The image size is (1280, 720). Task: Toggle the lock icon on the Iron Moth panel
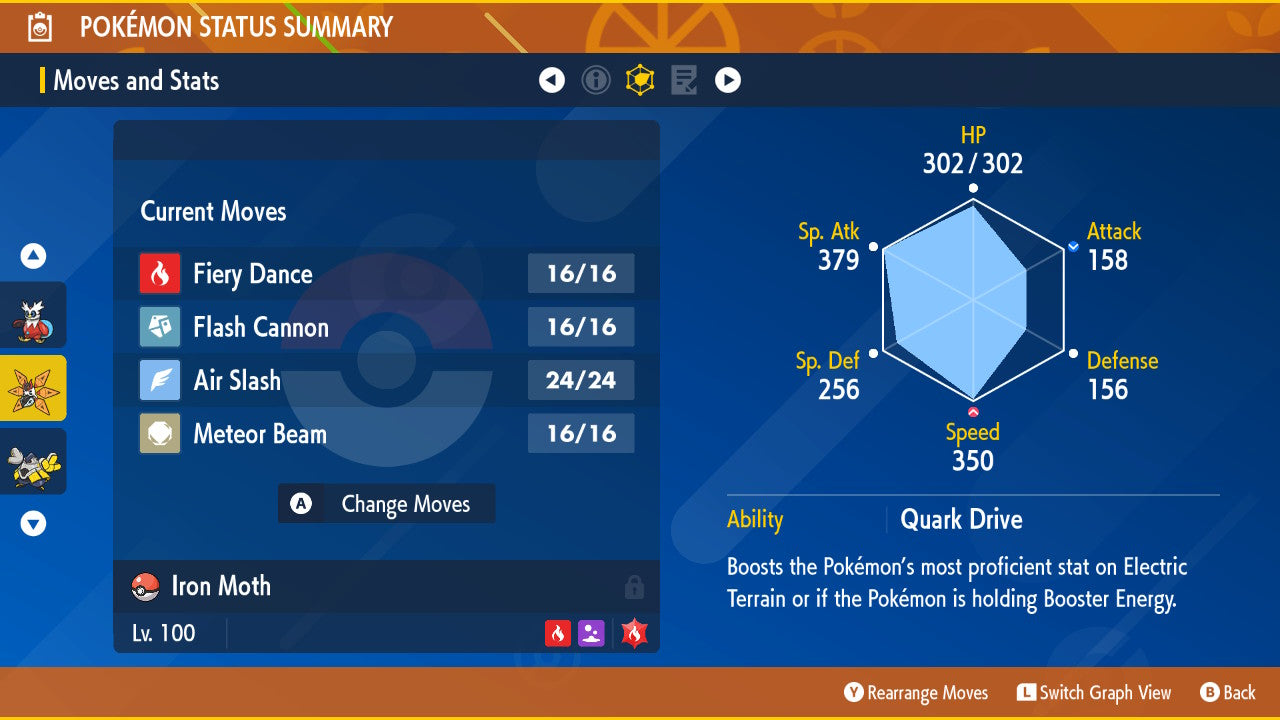pos(634,588)
